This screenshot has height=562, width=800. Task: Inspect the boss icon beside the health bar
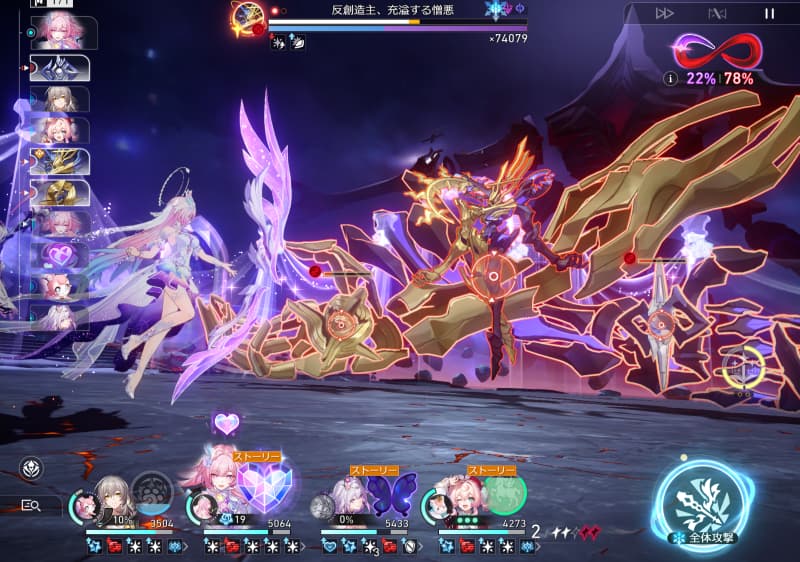[247, 17]
